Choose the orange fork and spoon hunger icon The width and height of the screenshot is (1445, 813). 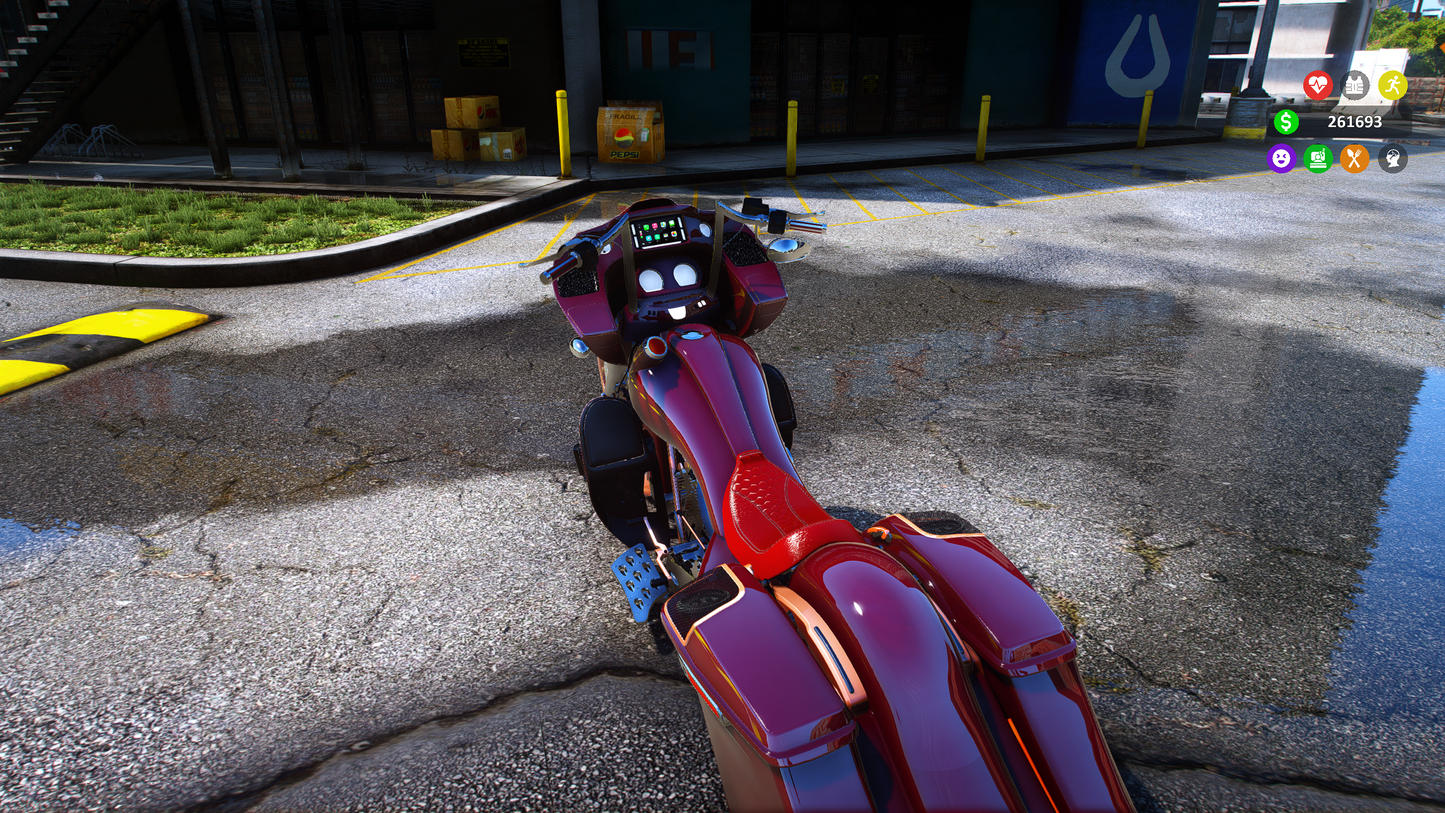pos(1355,158)
